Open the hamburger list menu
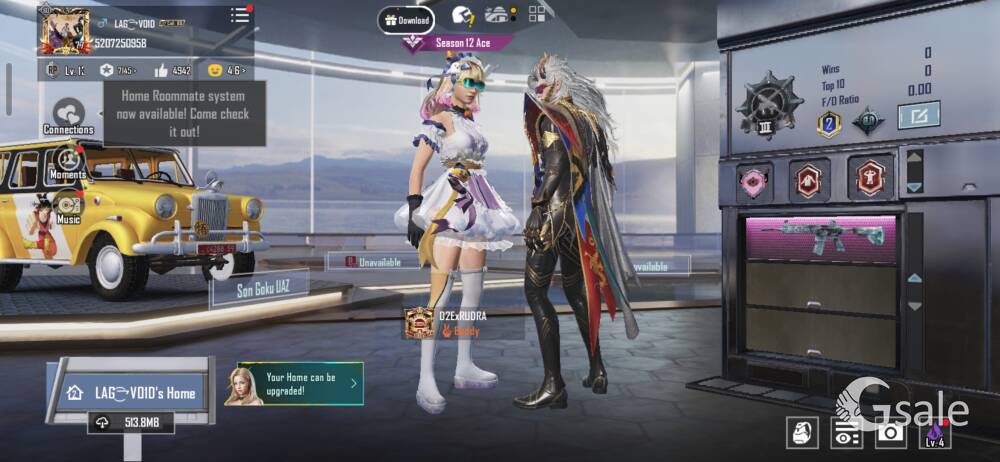This screenshot has height=462, width=1000. click(x=240, y=15)
